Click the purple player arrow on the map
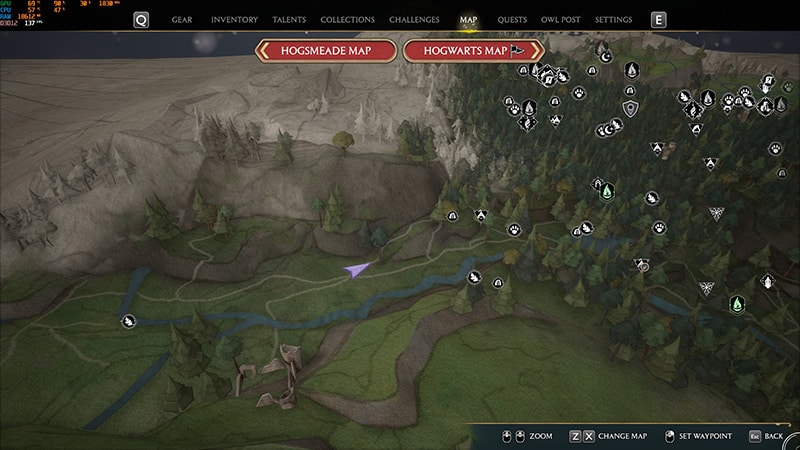 coord(356,269)
